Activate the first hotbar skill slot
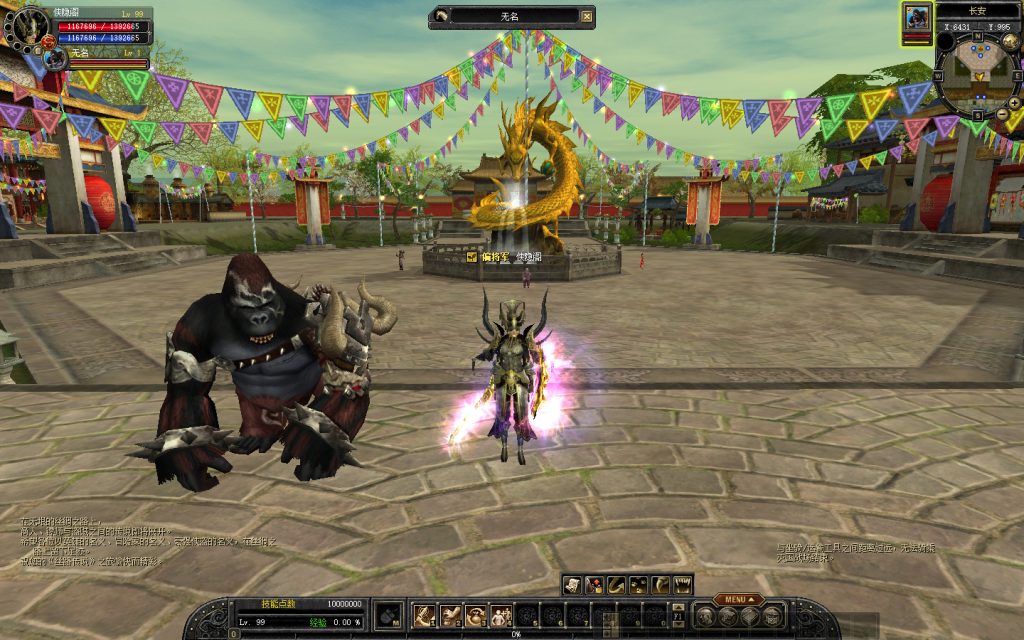This screenshot has height=640, width=1024. [424, 615]
